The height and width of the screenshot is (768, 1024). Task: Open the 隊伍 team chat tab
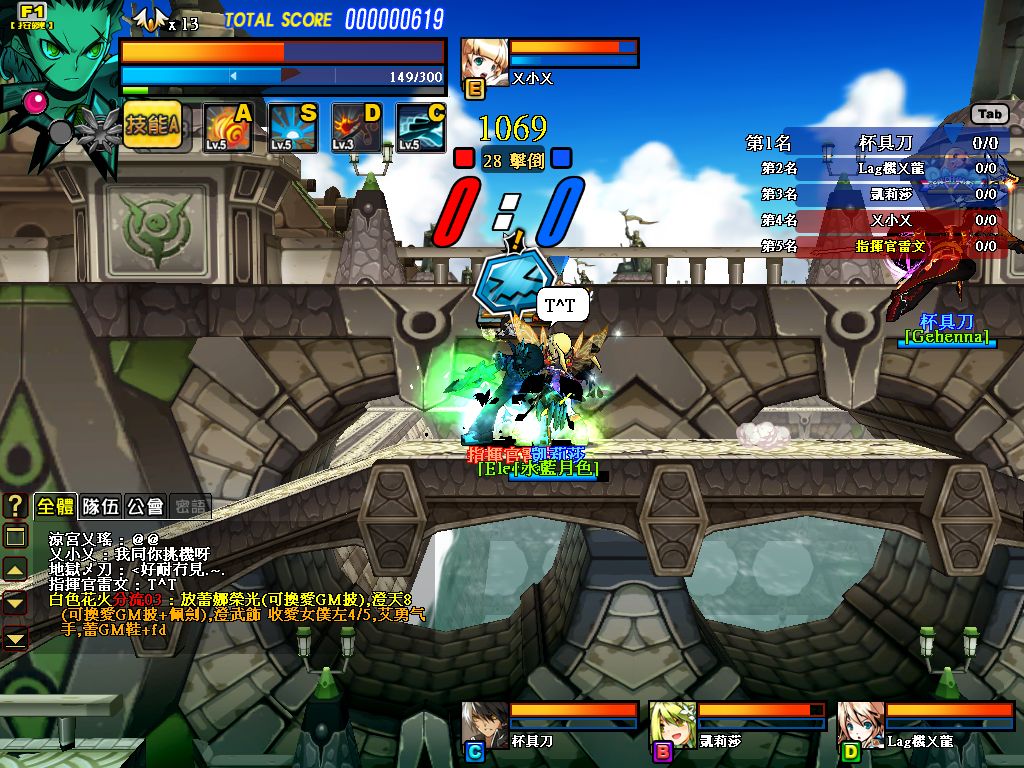click(x=99, y=506)
